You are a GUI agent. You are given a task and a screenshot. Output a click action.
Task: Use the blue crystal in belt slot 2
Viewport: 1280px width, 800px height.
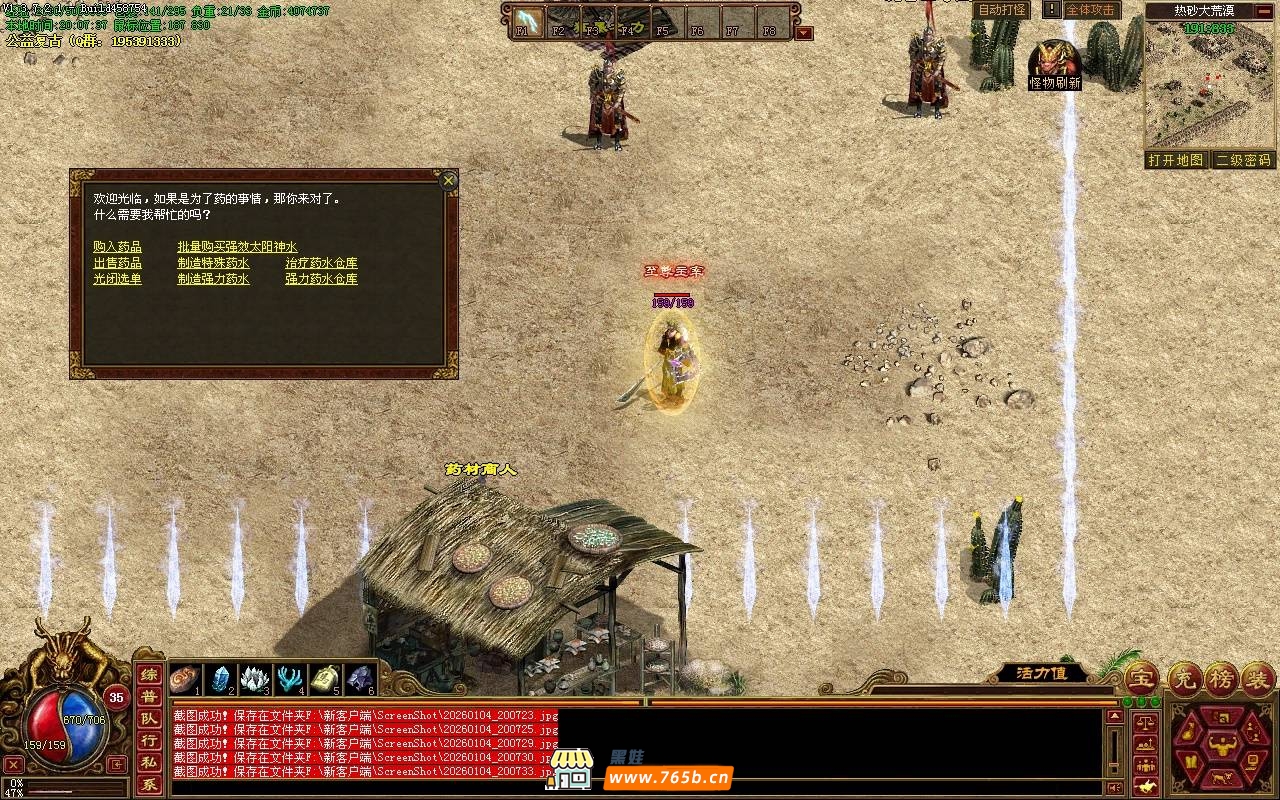pyautogui.click(x=220, y=678)
